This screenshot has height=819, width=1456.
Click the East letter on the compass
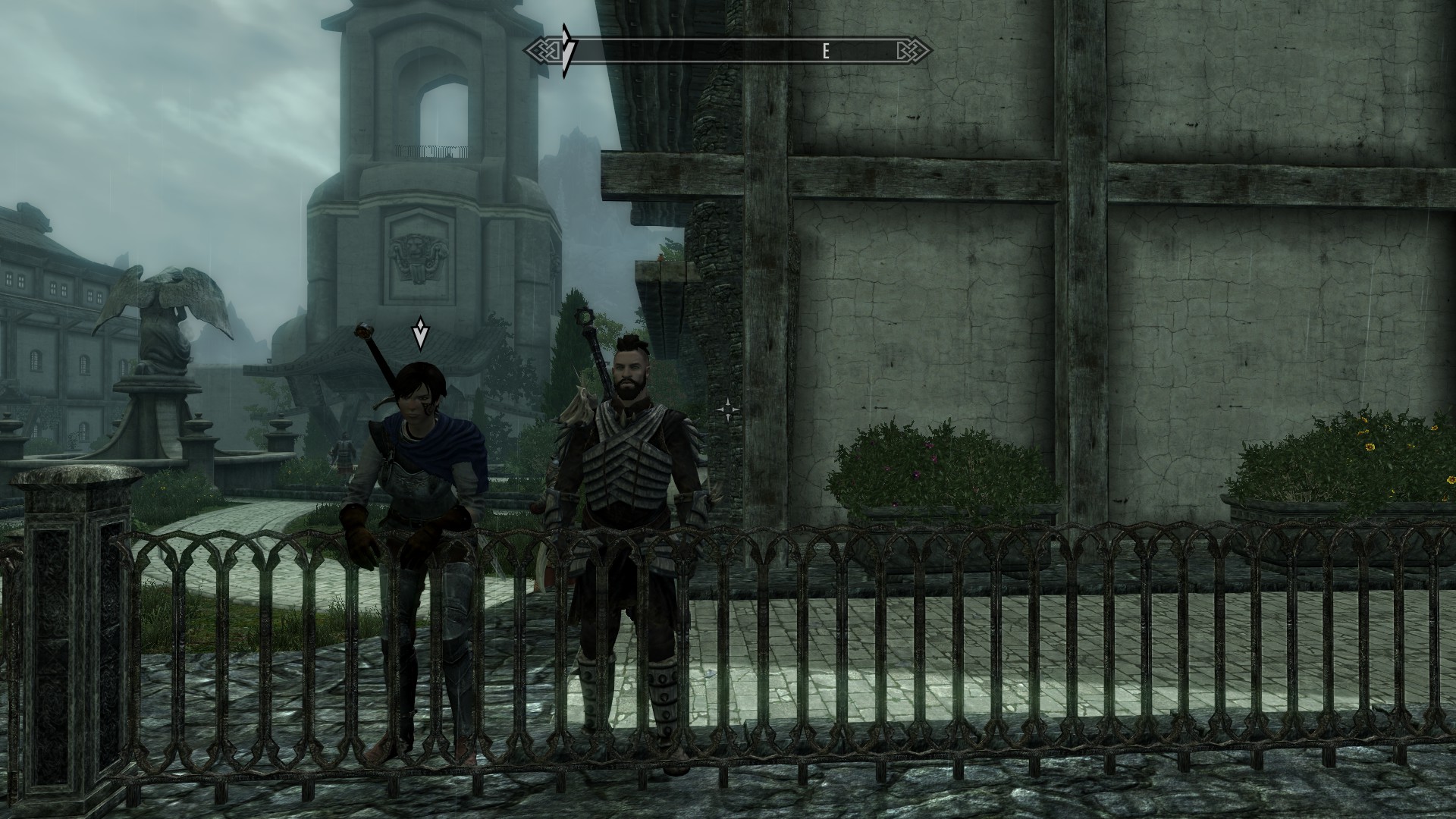pyautogui.click(x=826, y=51)
